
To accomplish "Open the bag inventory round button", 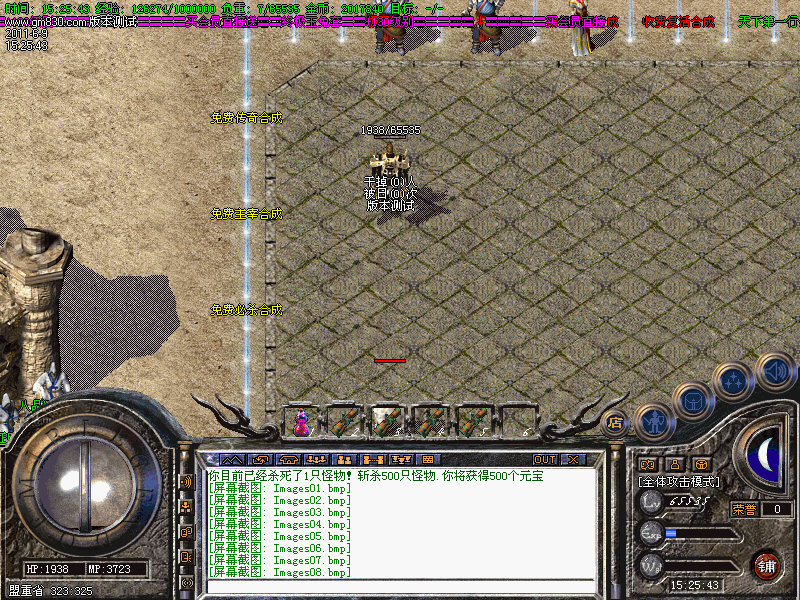I will pyautogui.click(x=692, y=401).
